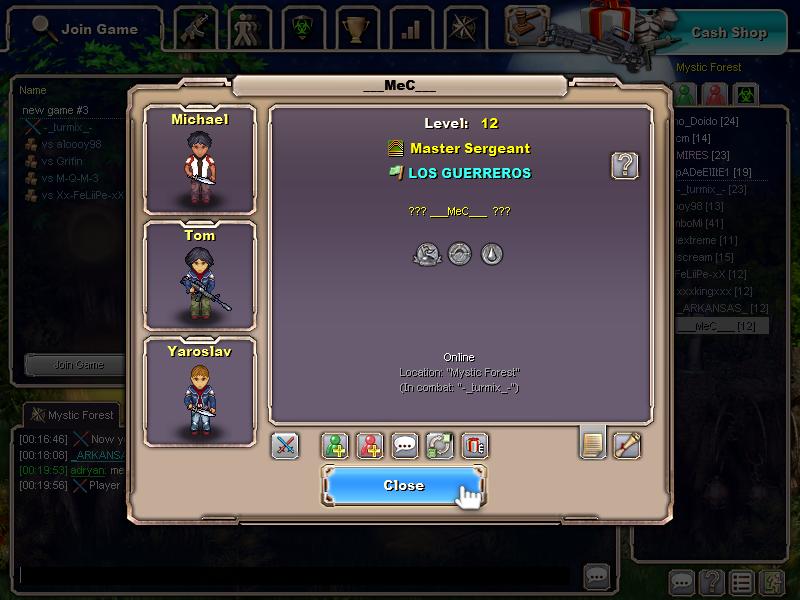Close the player profile window

tap(403, 485)
